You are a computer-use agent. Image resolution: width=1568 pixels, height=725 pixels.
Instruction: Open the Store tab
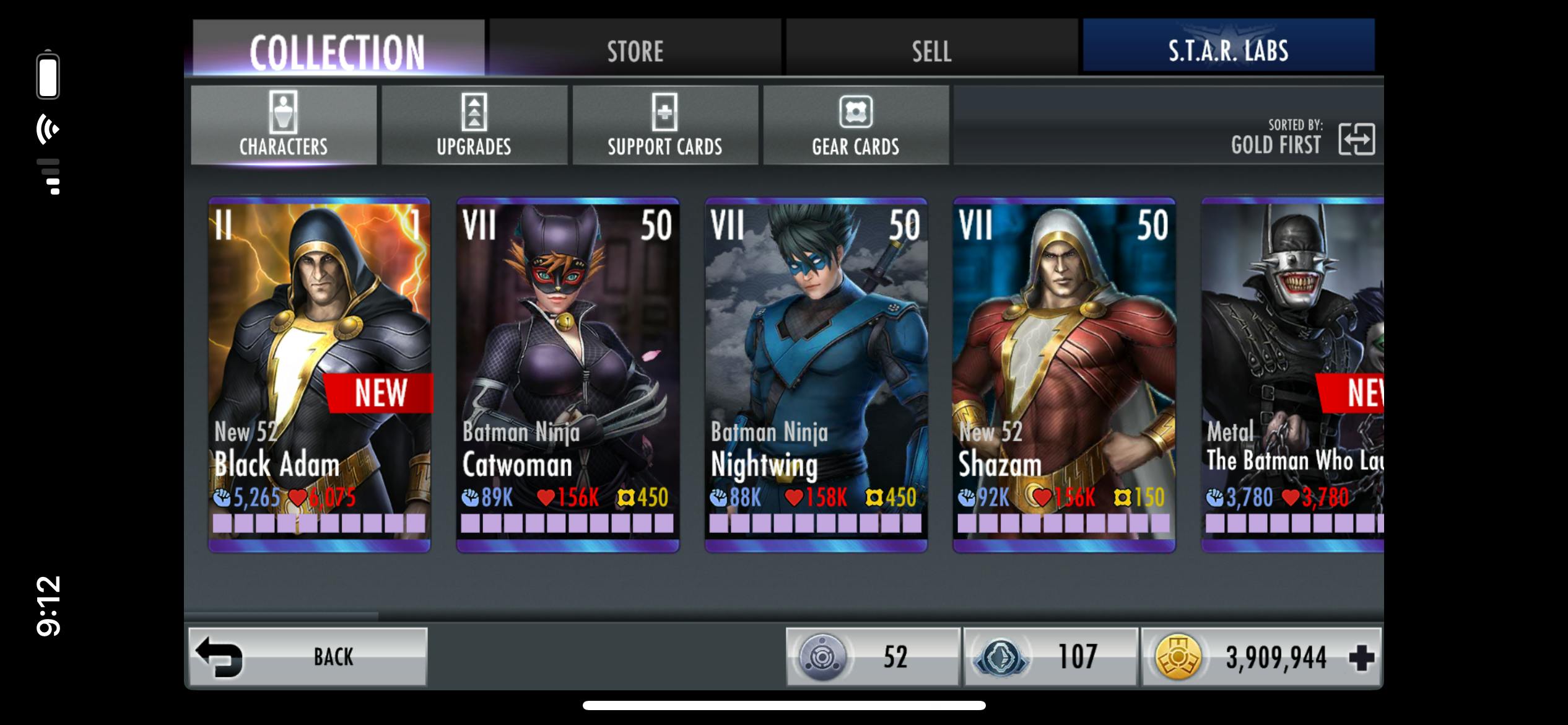pyautogui.click(x=635, y=50)
